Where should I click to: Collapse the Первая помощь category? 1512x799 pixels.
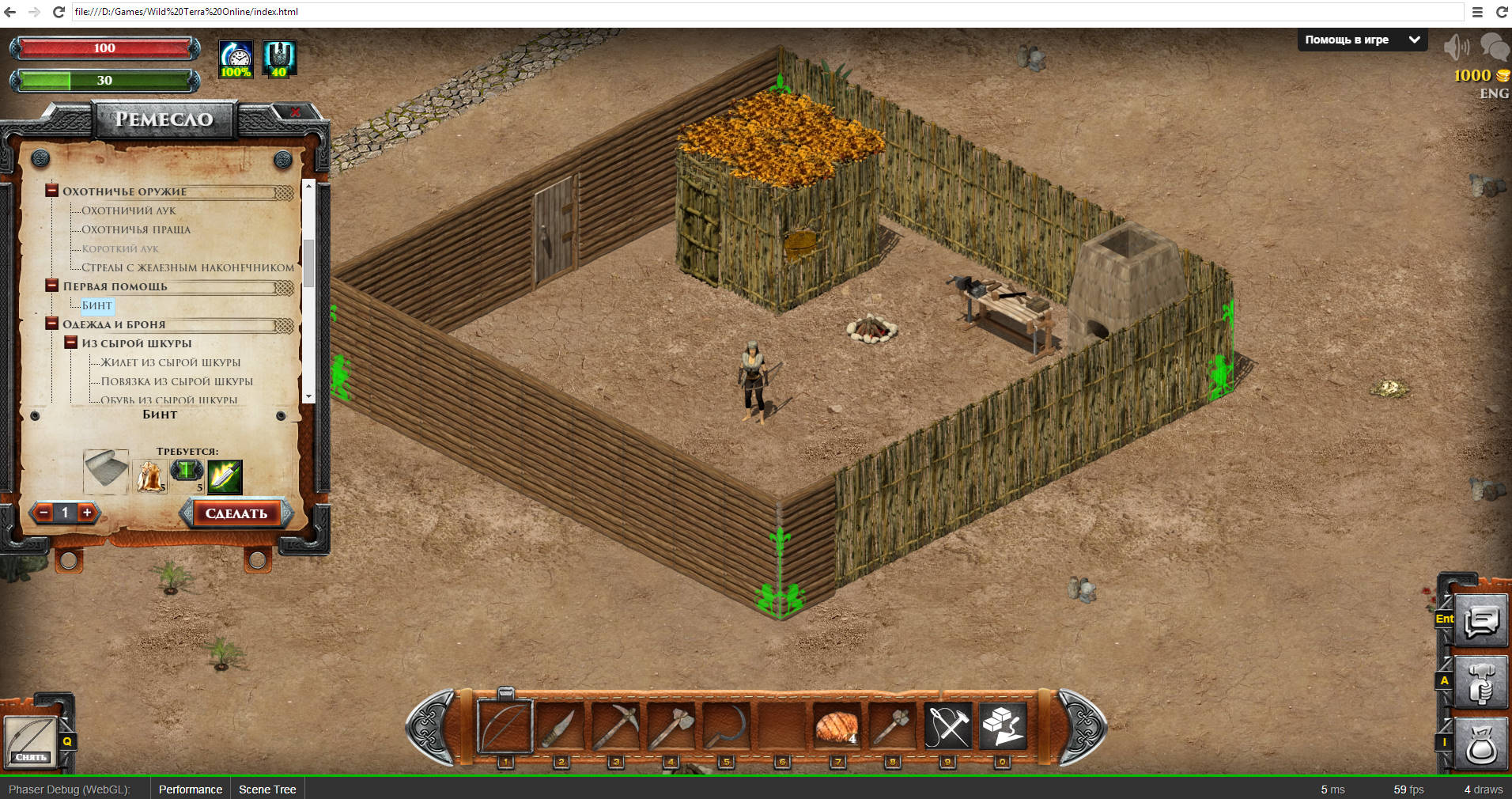point(52,286)
